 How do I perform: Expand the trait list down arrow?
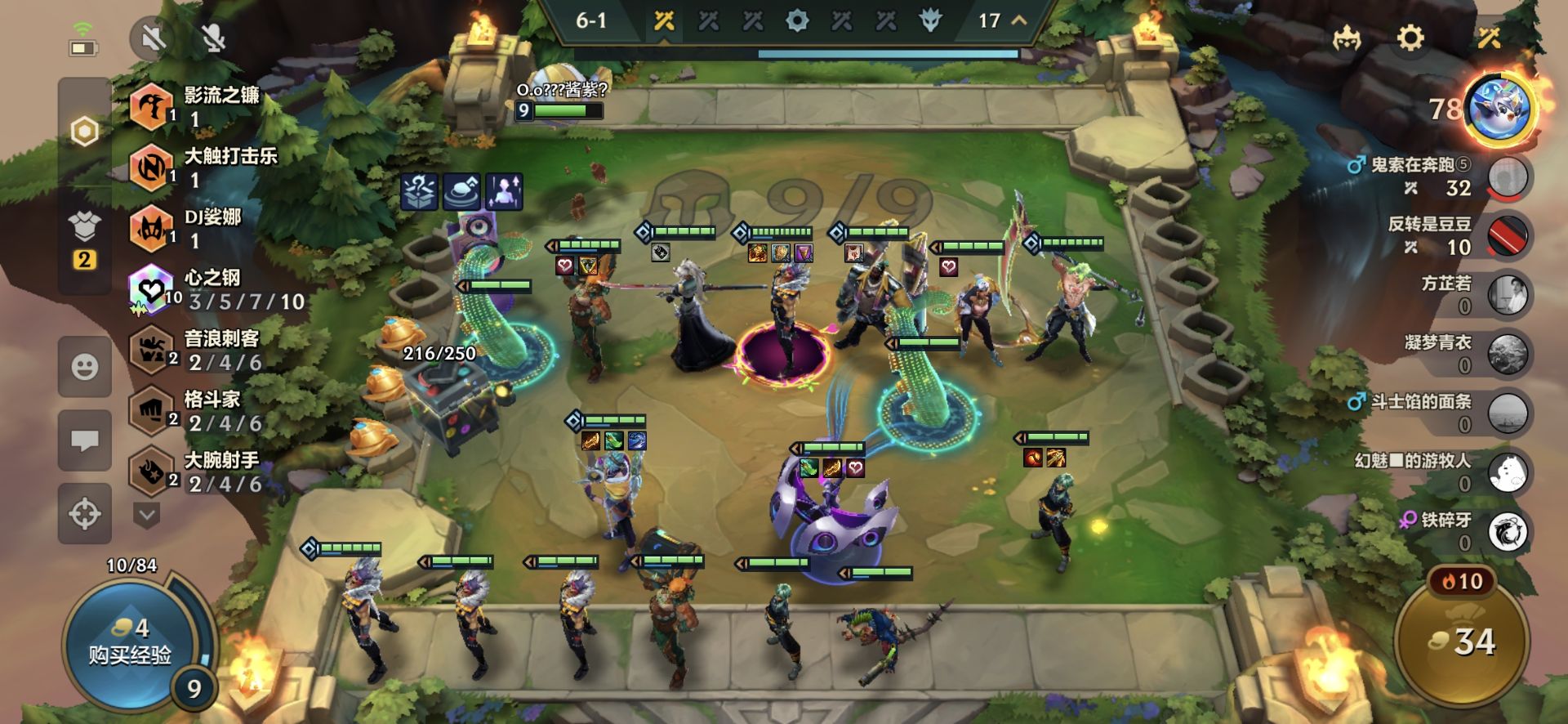point(148,515)
